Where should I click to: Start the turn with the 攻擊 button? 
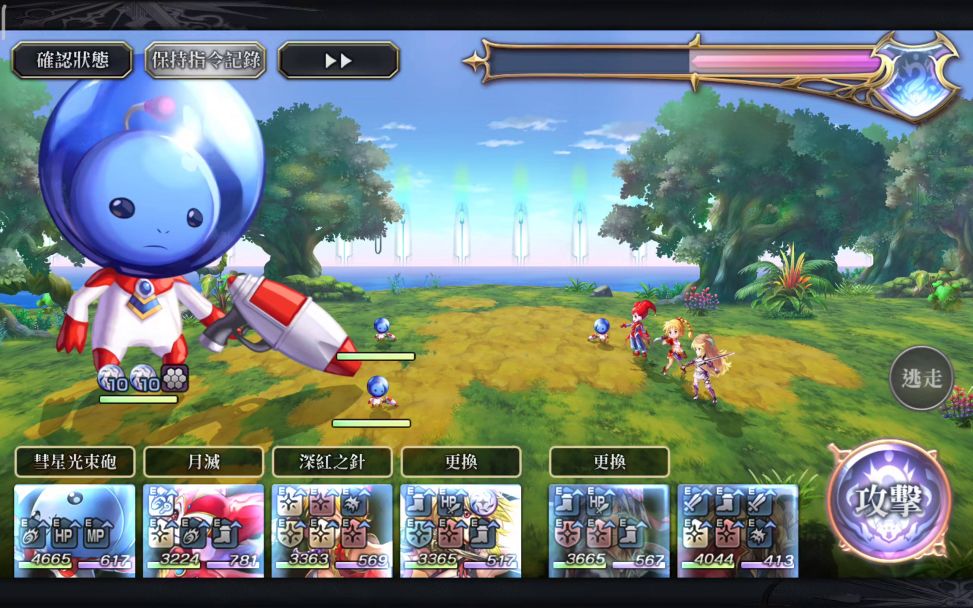point(888,501)
